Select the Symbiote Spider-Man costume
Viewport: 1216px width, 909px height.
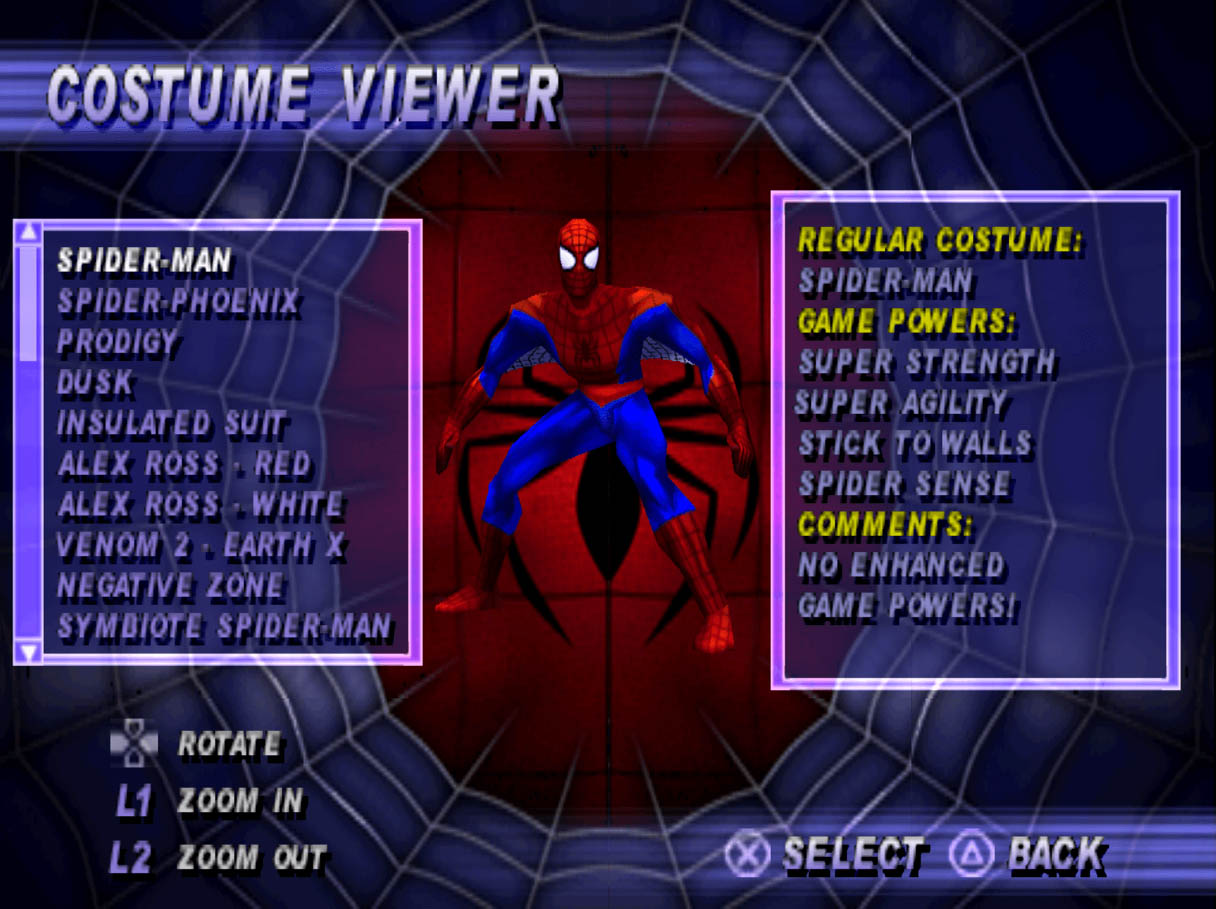tap(224, 628)
